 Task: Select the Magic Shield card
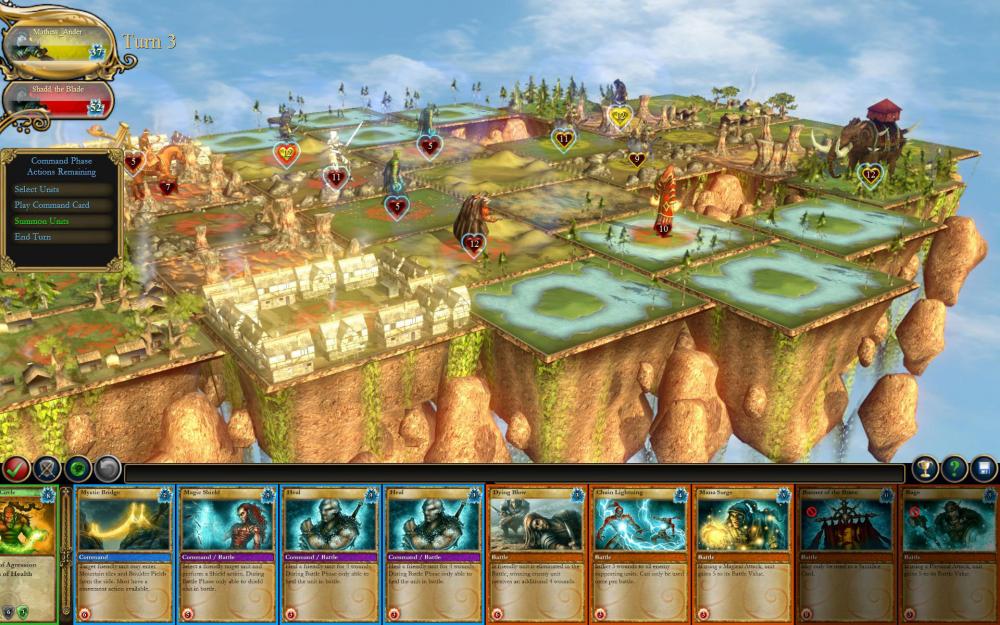(228, 555)
